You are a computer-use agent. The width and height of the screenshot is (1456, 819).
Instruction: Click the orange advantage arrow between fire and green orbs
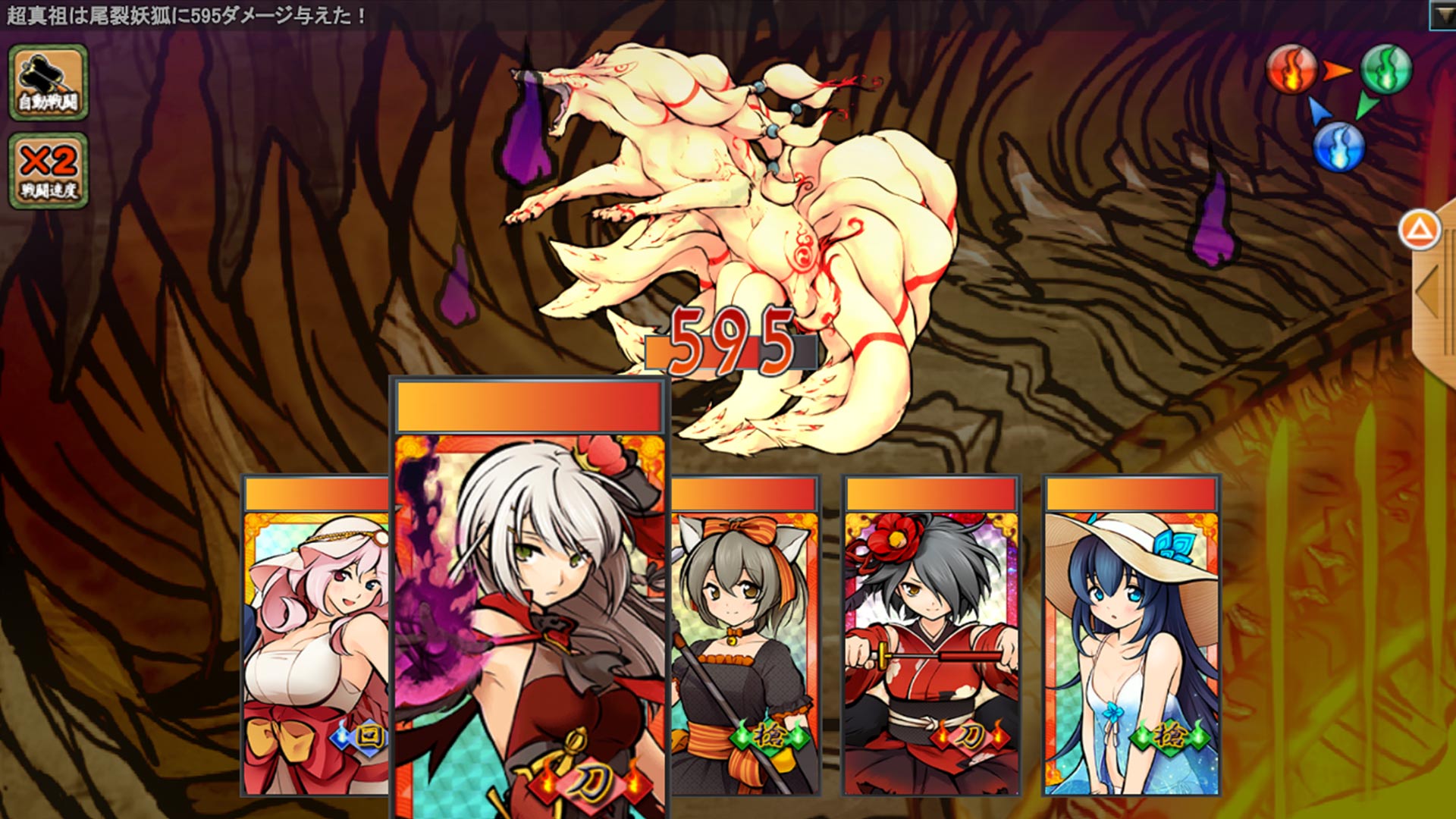click(1337, 71)
